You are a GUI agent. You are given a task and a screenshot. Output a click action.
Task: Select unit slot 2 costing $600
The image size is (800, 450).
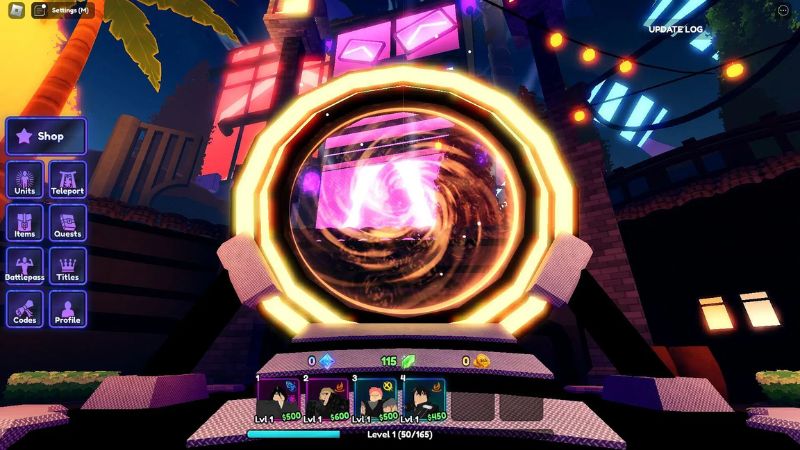326,400
